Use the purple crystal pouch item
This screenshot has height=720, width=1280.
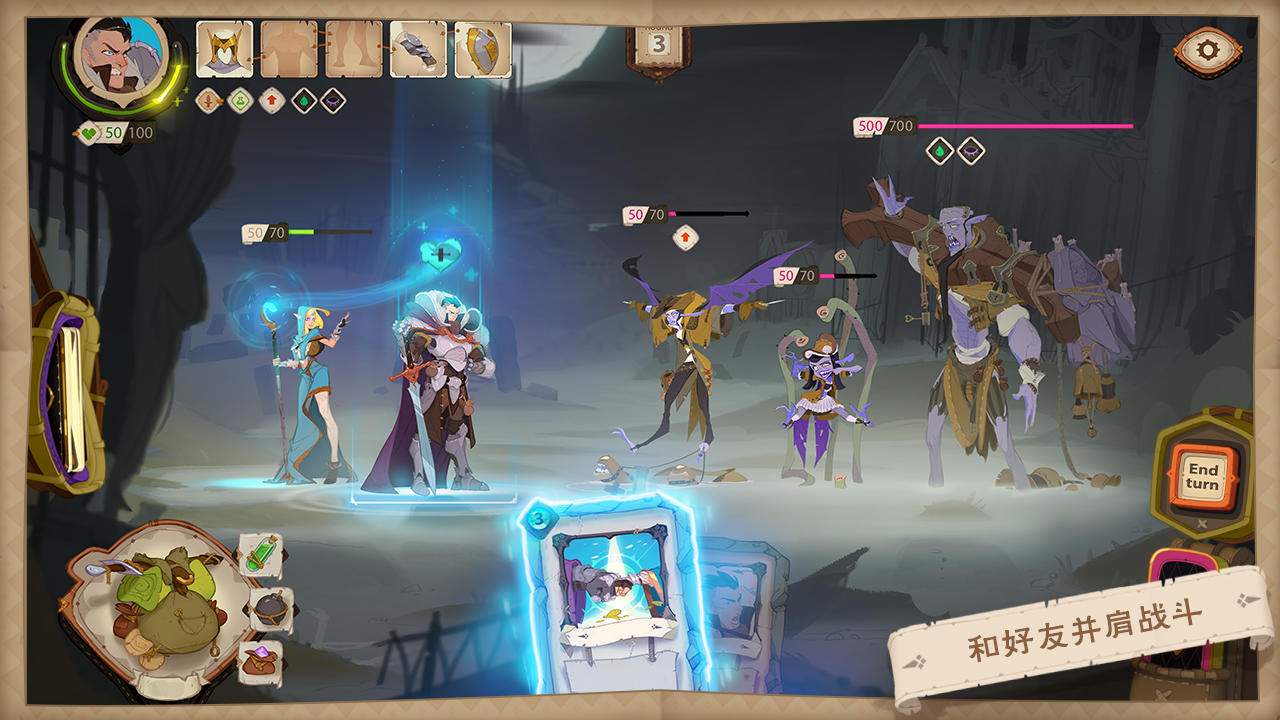[260, 662]
